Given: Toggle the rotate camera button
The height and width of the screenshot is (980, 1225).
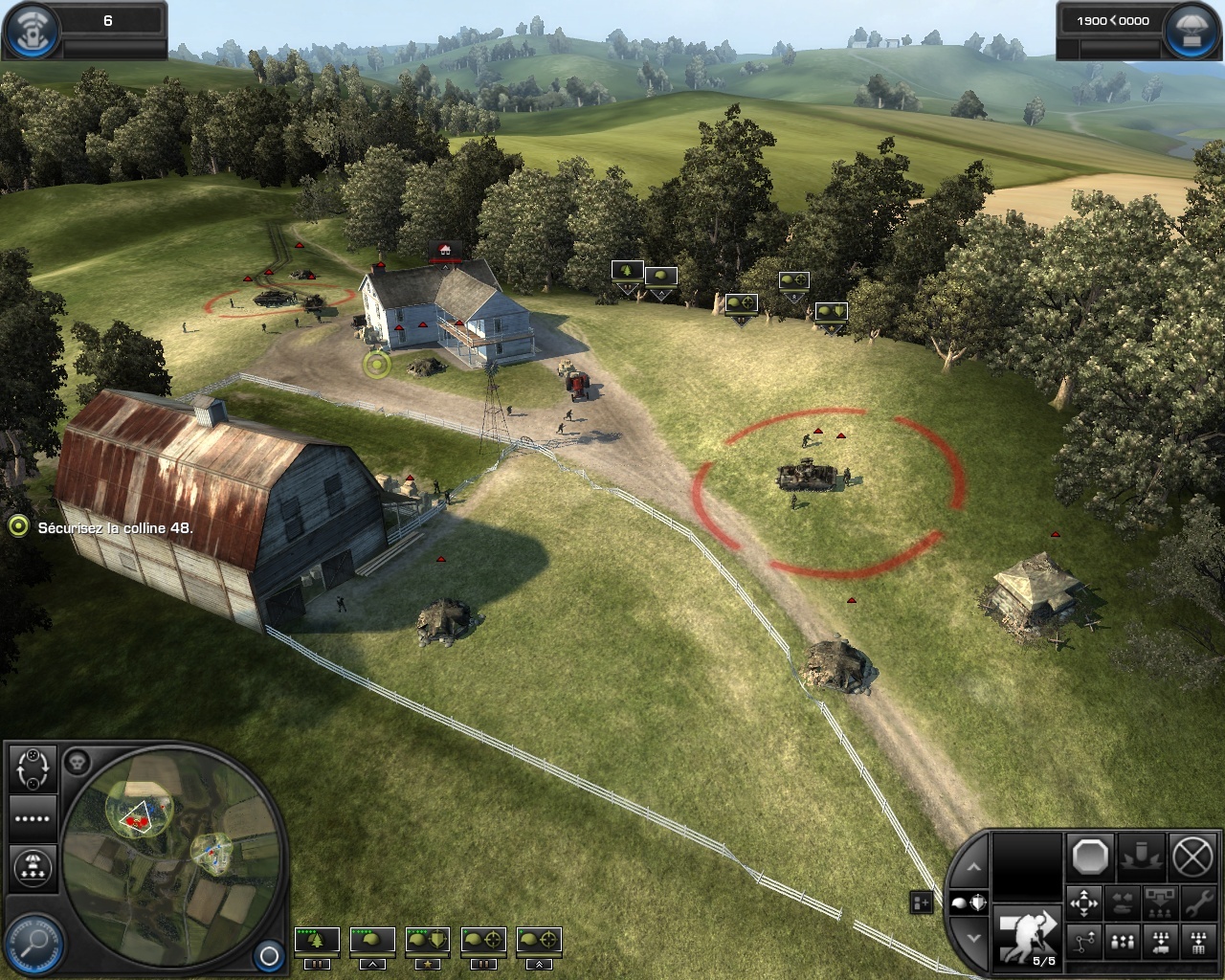Looking at the screenshot, I should click(x=33, y=767).
